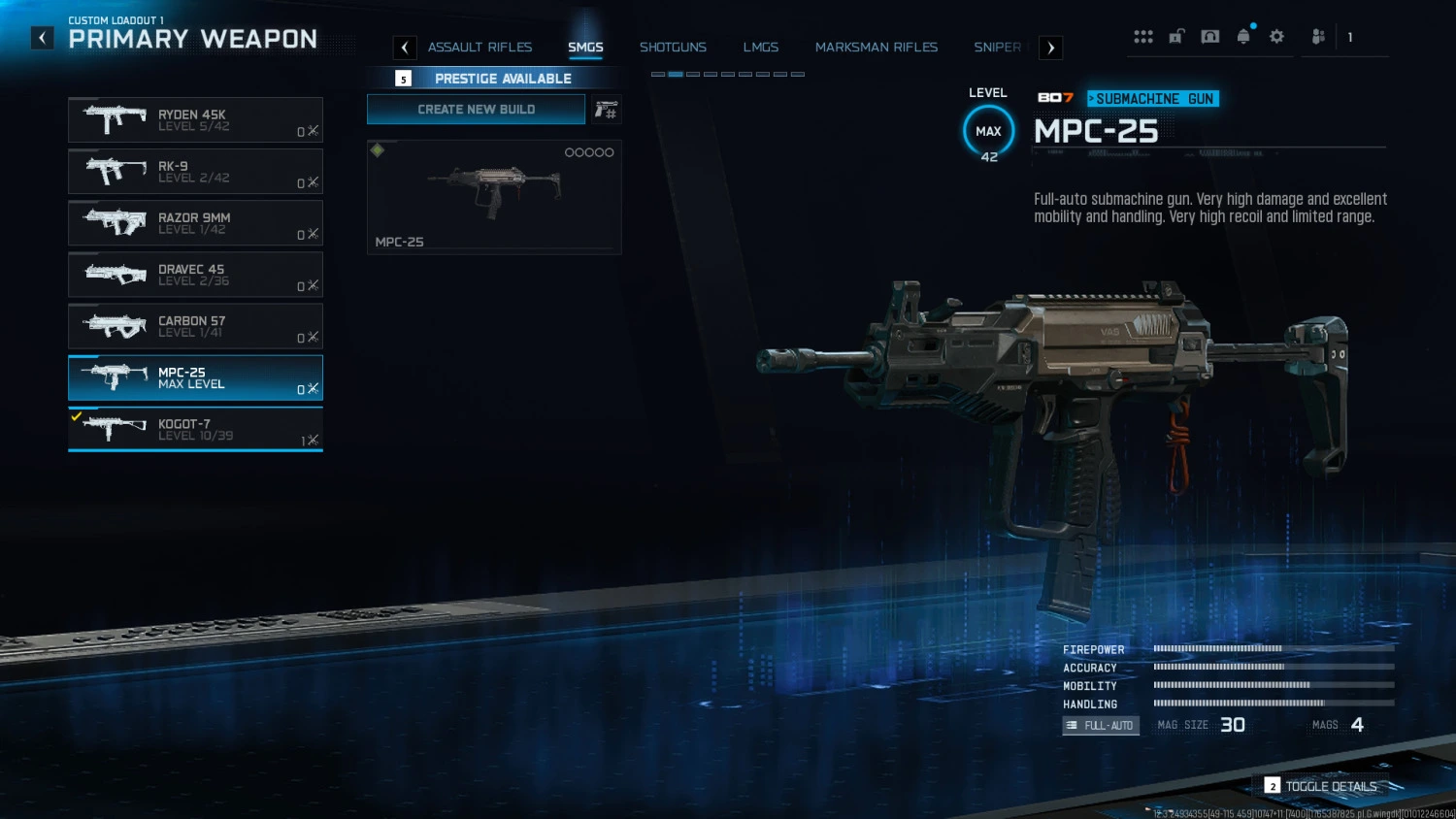Select the RYDEN 45K weapon
This screenshot has height=819, width=1456.
tap(194, 119)
